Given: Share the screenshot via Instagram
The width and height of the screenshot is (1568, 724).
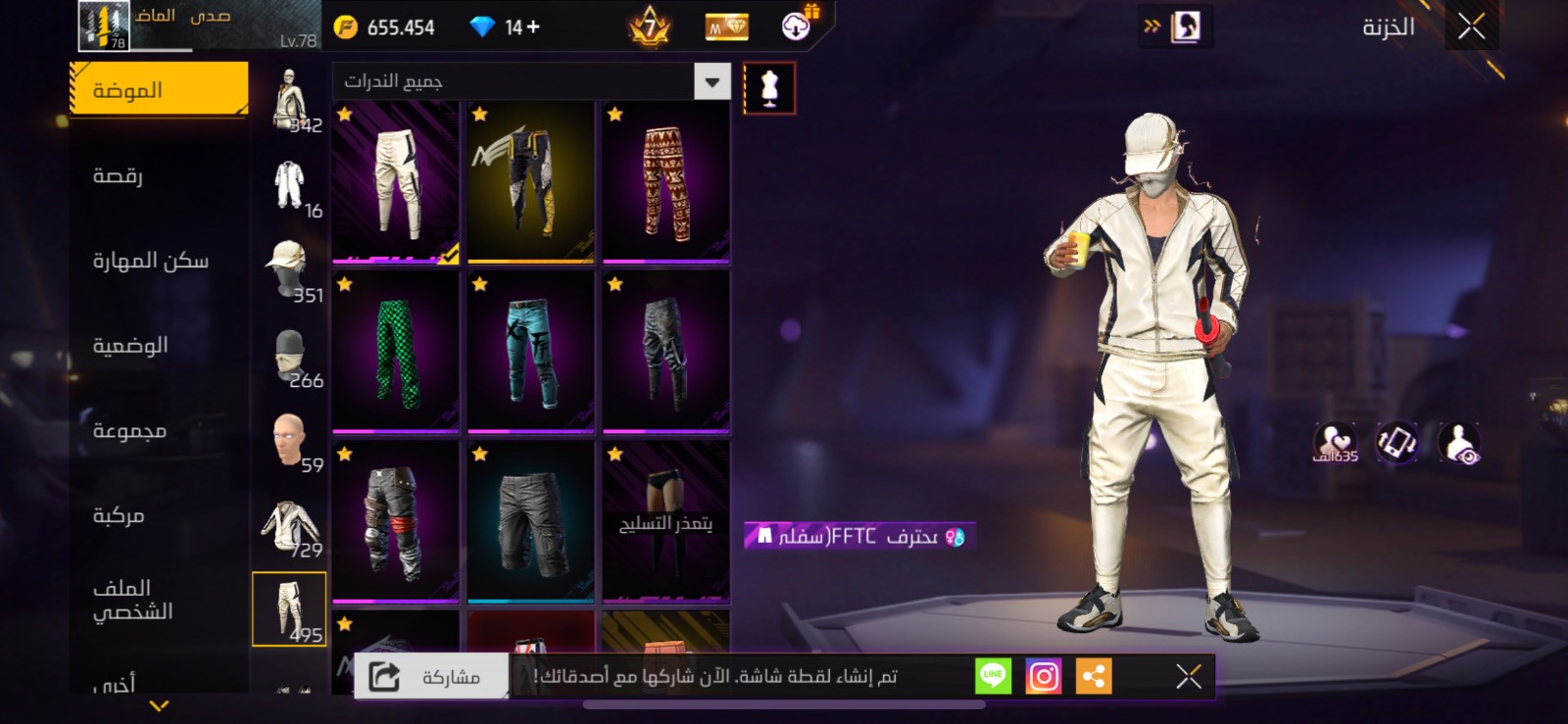Looking at the screenshot, I should pyautogui.click(x=1044, y=676).
